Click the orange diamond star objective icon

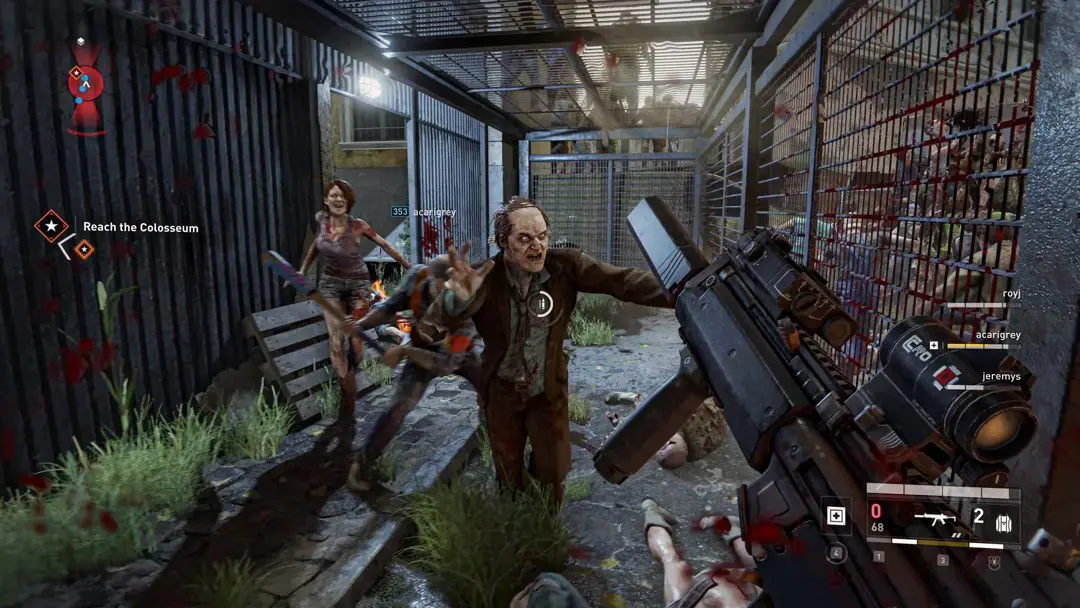(x=51, y=226)
